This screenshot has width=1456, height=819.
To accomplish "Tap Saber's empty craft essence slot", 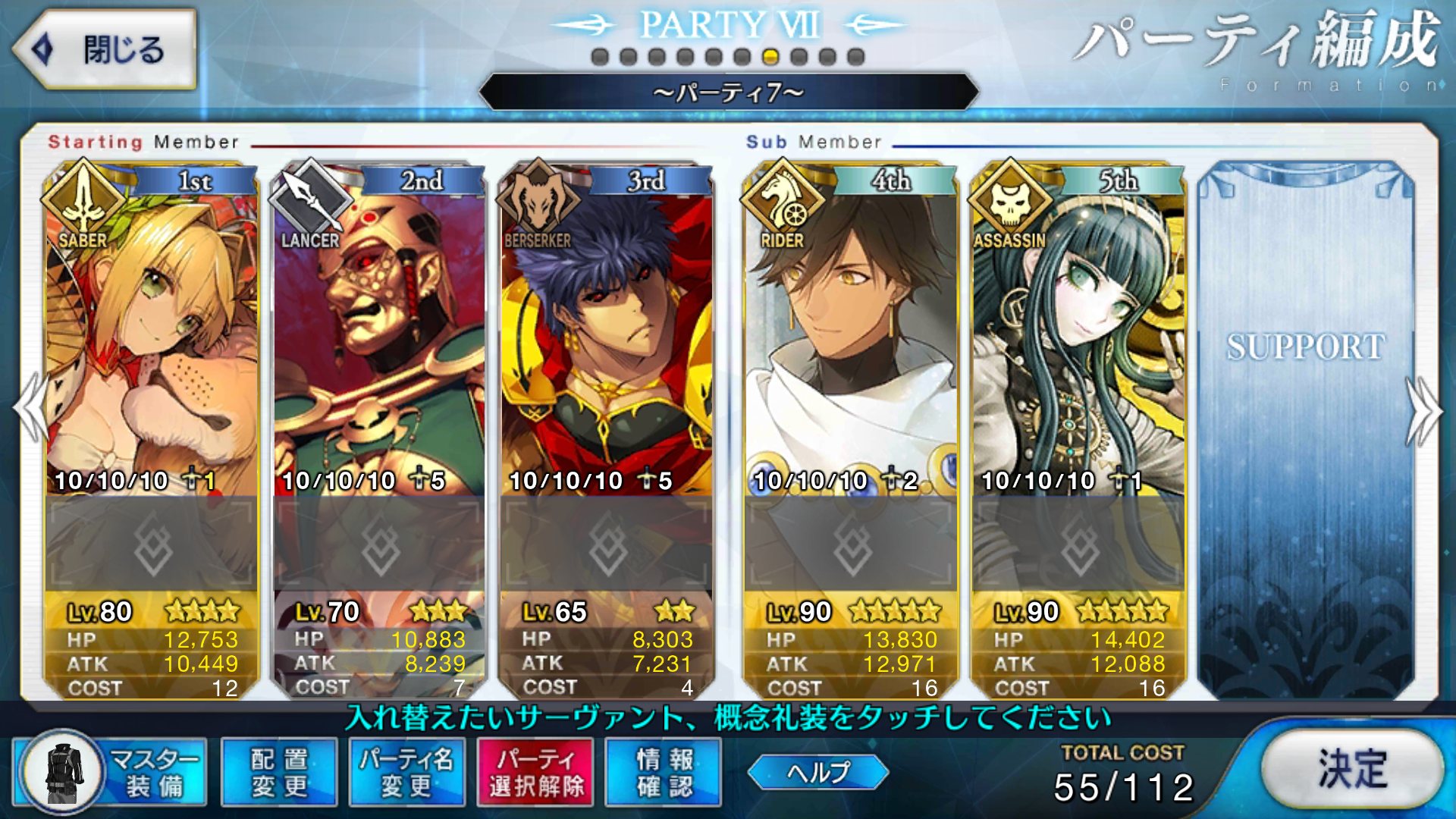I will coord(152,544).
